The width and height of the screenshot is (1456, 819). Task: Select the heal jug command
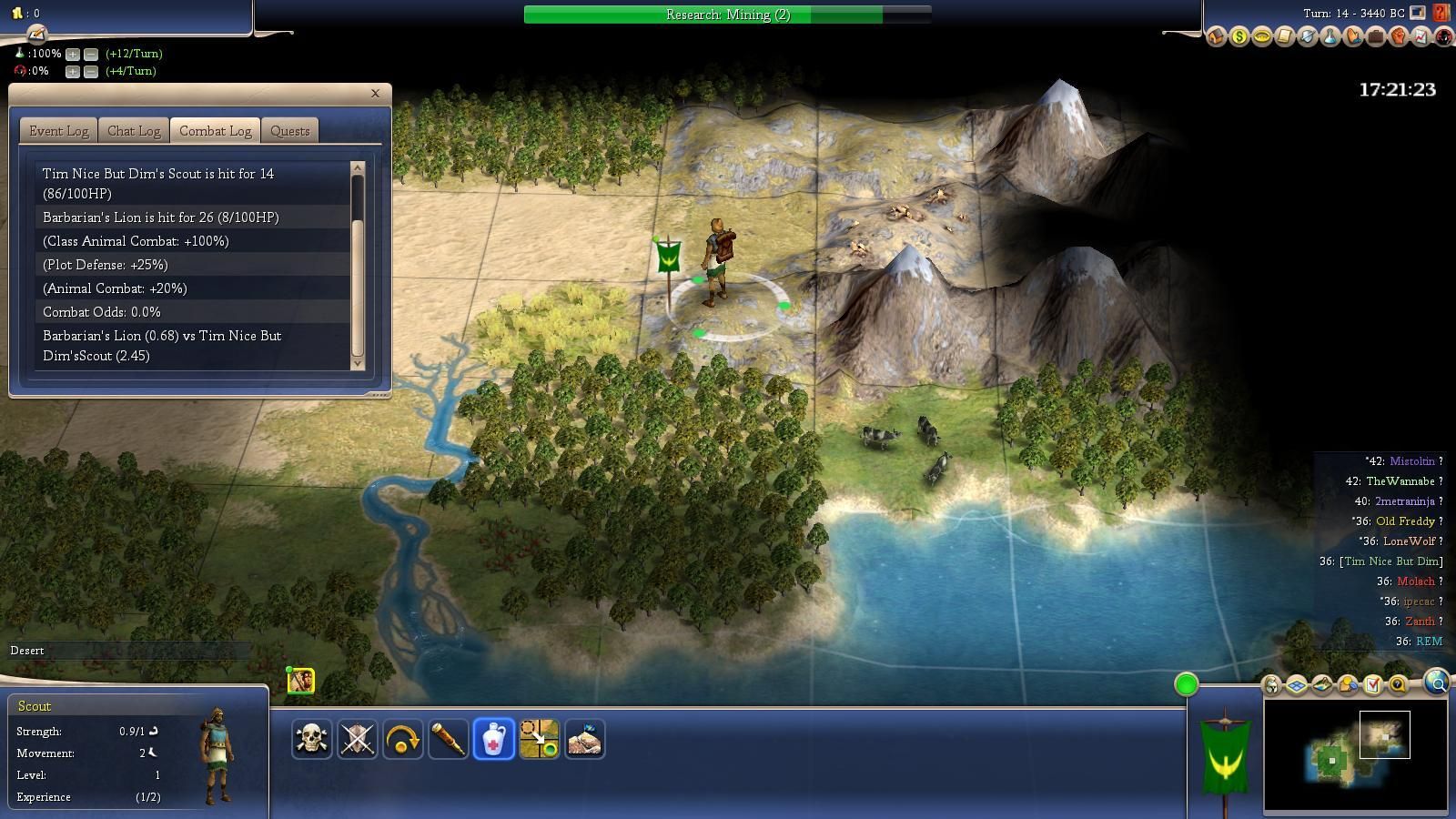(493, 738)
